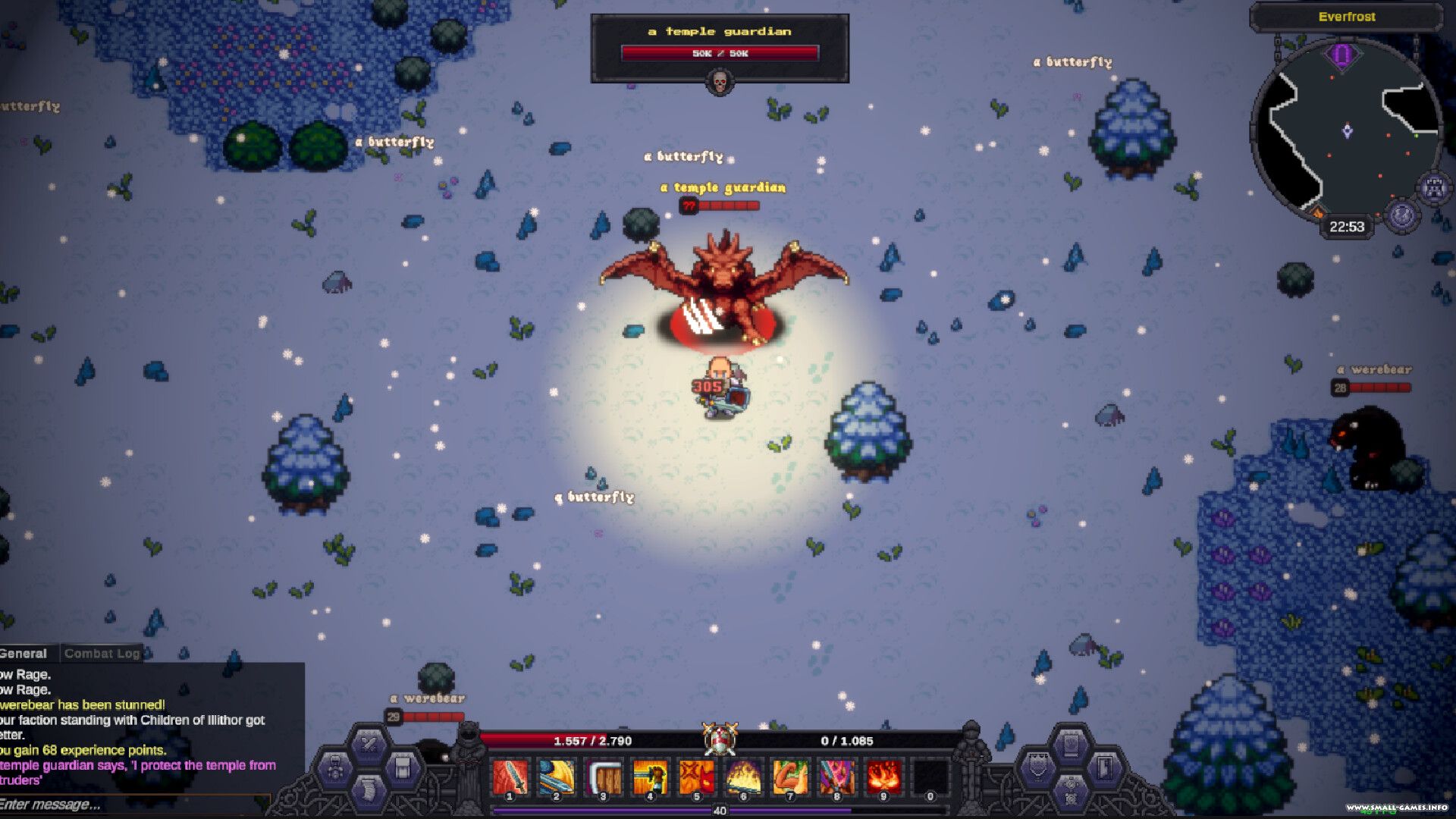The height and width of the screenshot is (819, 1456).
Task: Trigger the wooden shield skill in slot 3
Action: pos(604,776)
